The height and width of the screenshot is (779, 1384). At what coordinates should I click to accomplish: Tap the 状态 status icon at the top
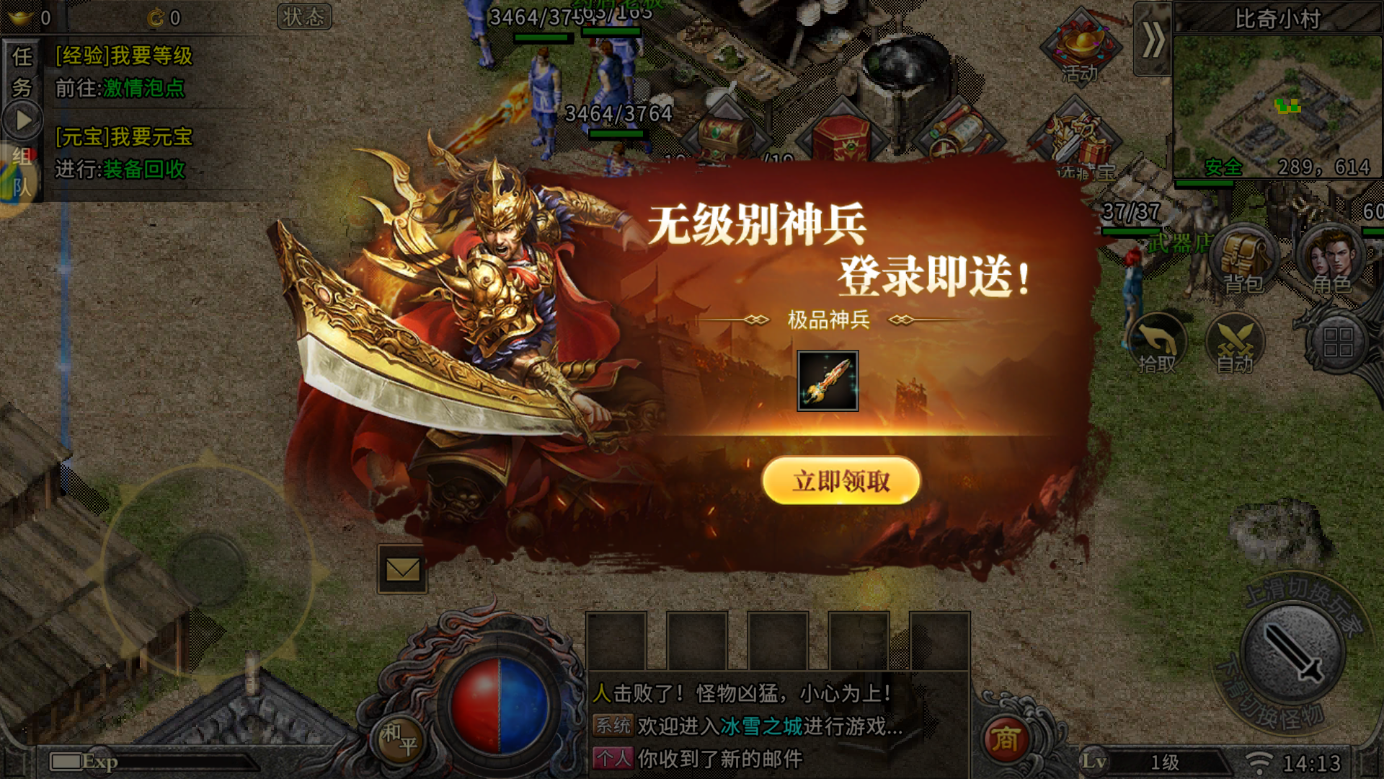click(302, 17)
